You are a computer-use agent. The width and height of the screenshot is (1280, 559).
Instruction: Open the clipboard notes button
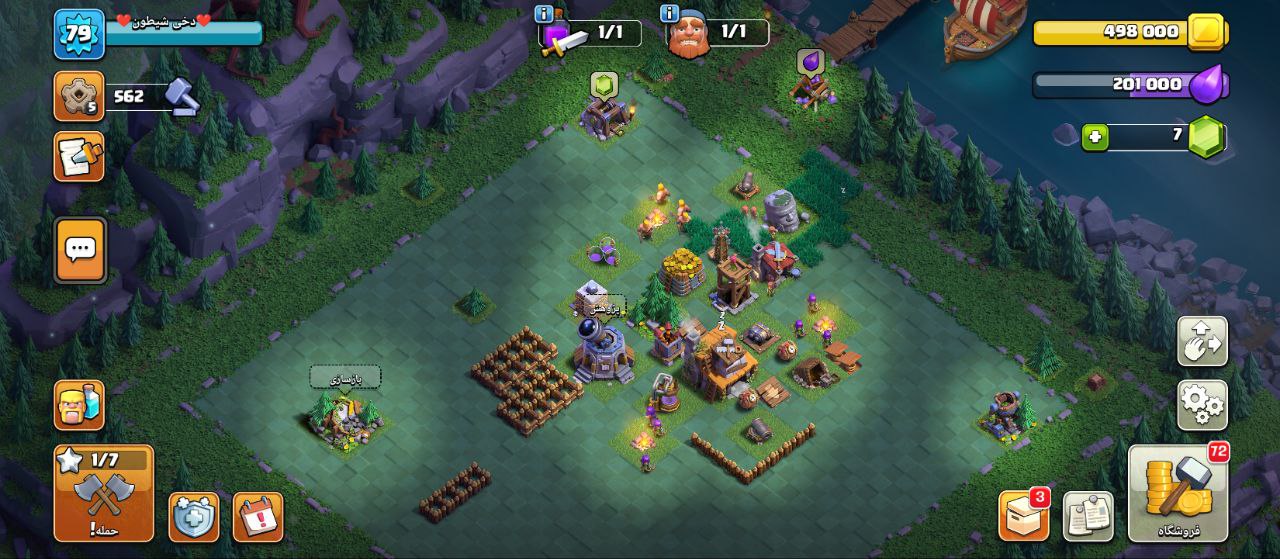1088,516
